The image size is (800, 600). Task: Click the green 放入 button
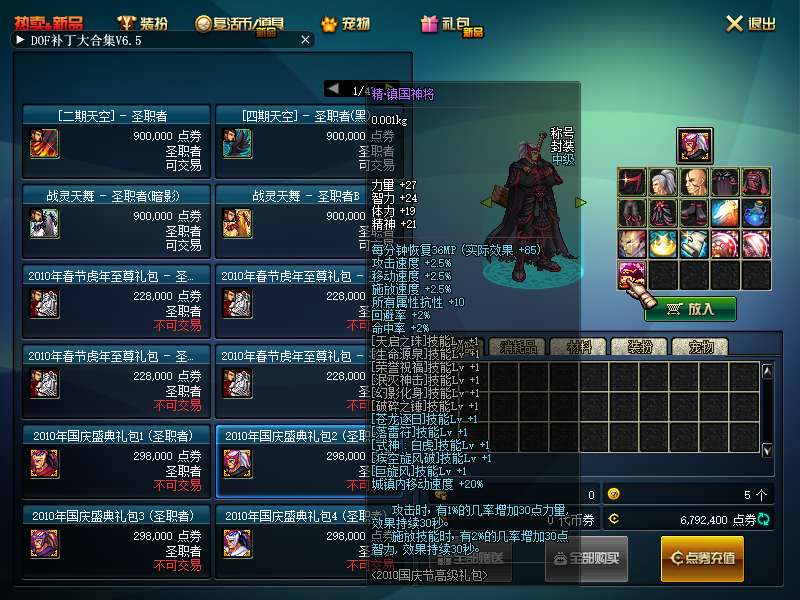691,309
